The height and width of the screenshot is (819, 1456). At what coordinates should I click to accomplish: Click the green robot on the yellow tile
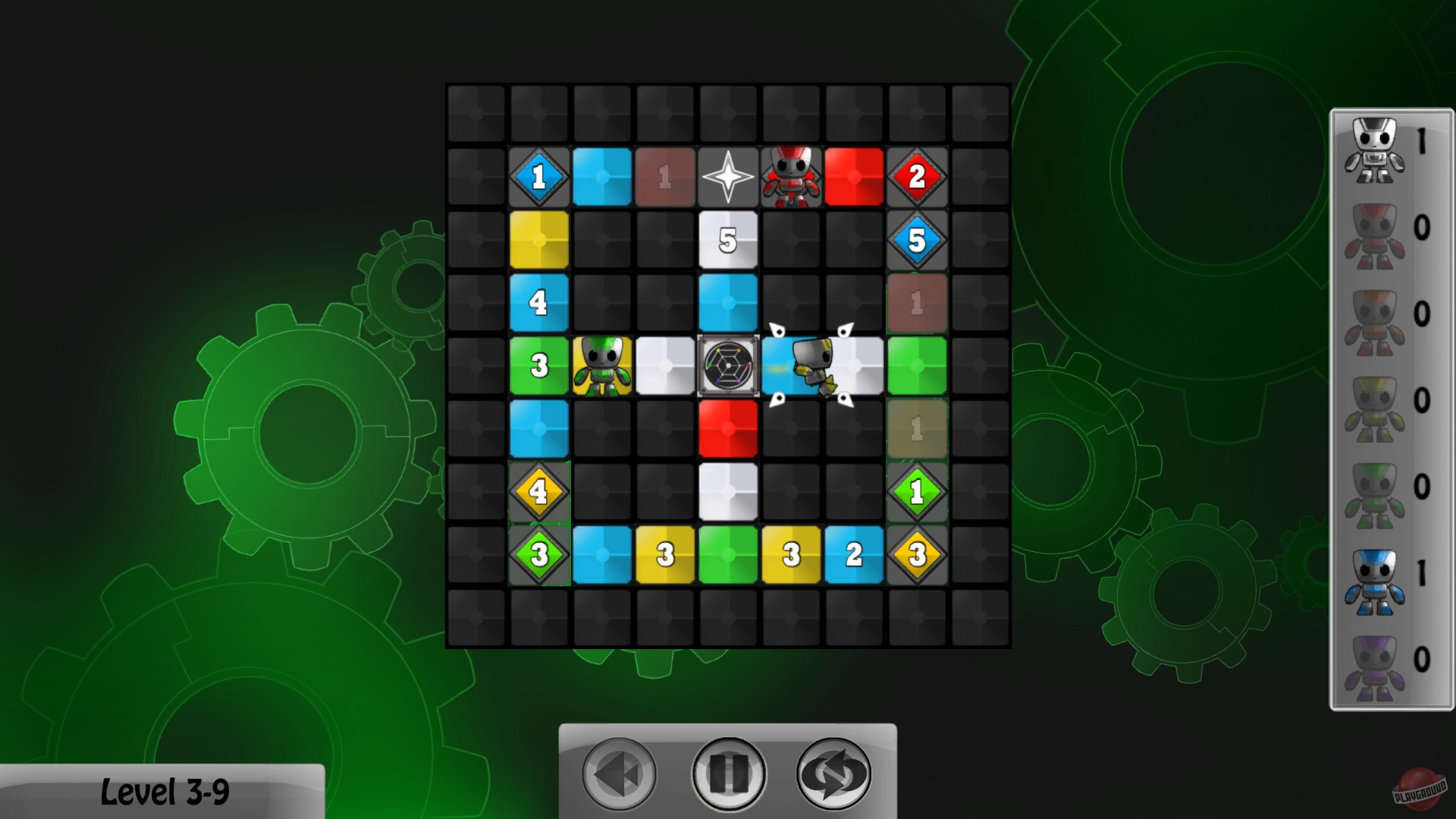[603, 366]
